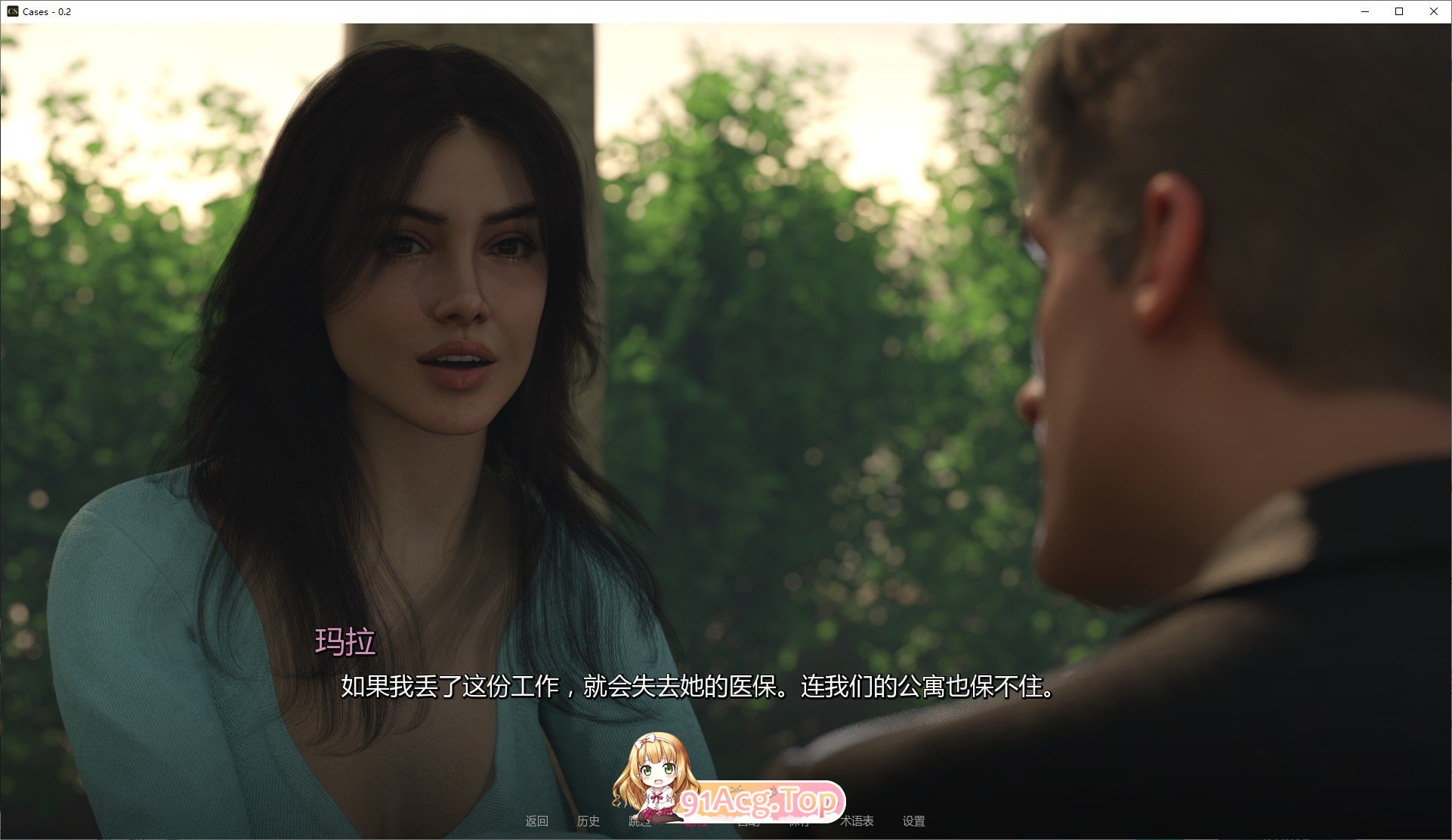The width and height of the screenshot is (1452, 840).
Task: Maximize the Cases game window
Action: (x=1399, y=11)
